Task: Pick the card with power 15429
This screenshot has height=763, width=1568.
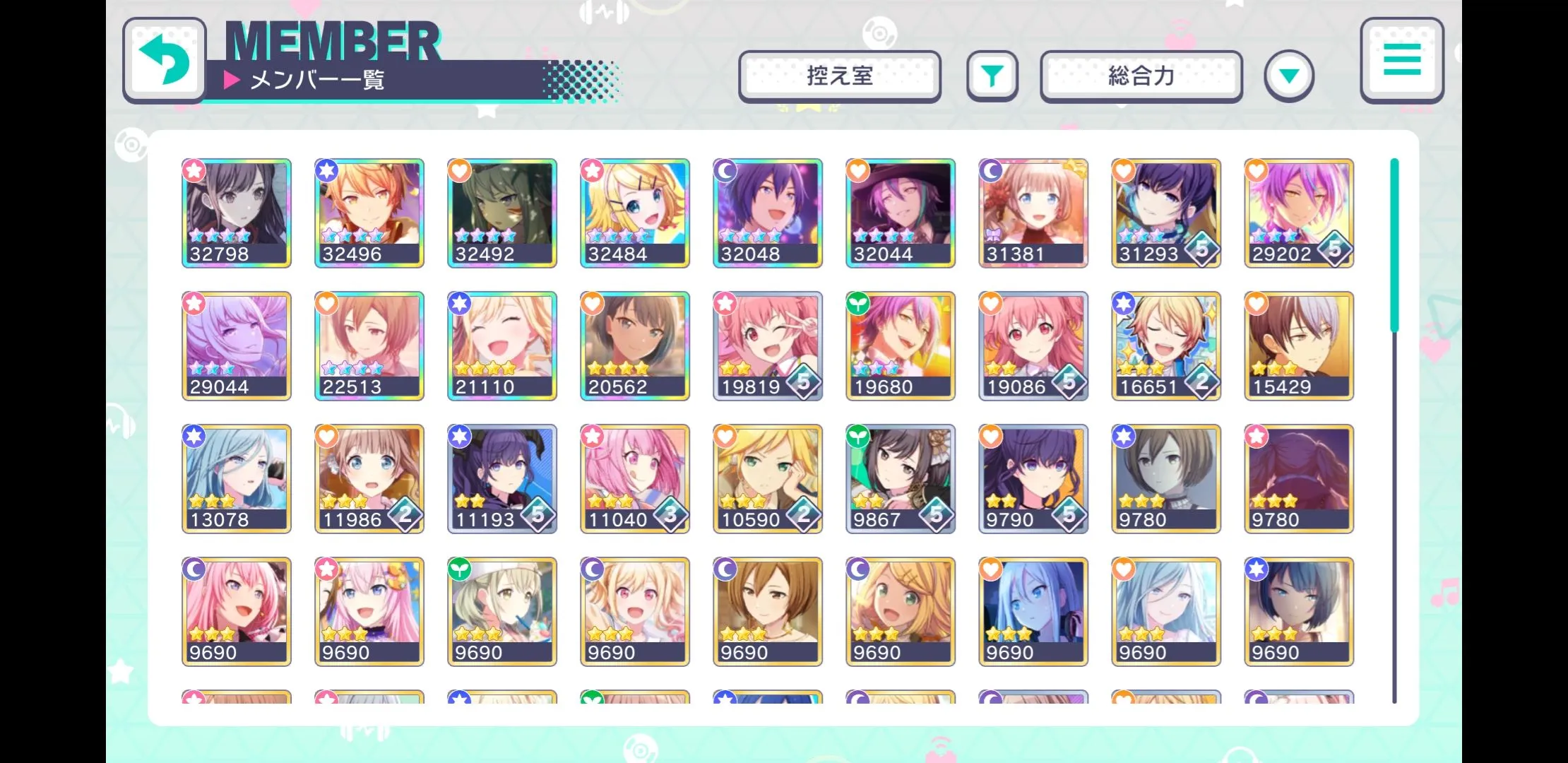Action: pyautogui.click(x=1299, y=346)
